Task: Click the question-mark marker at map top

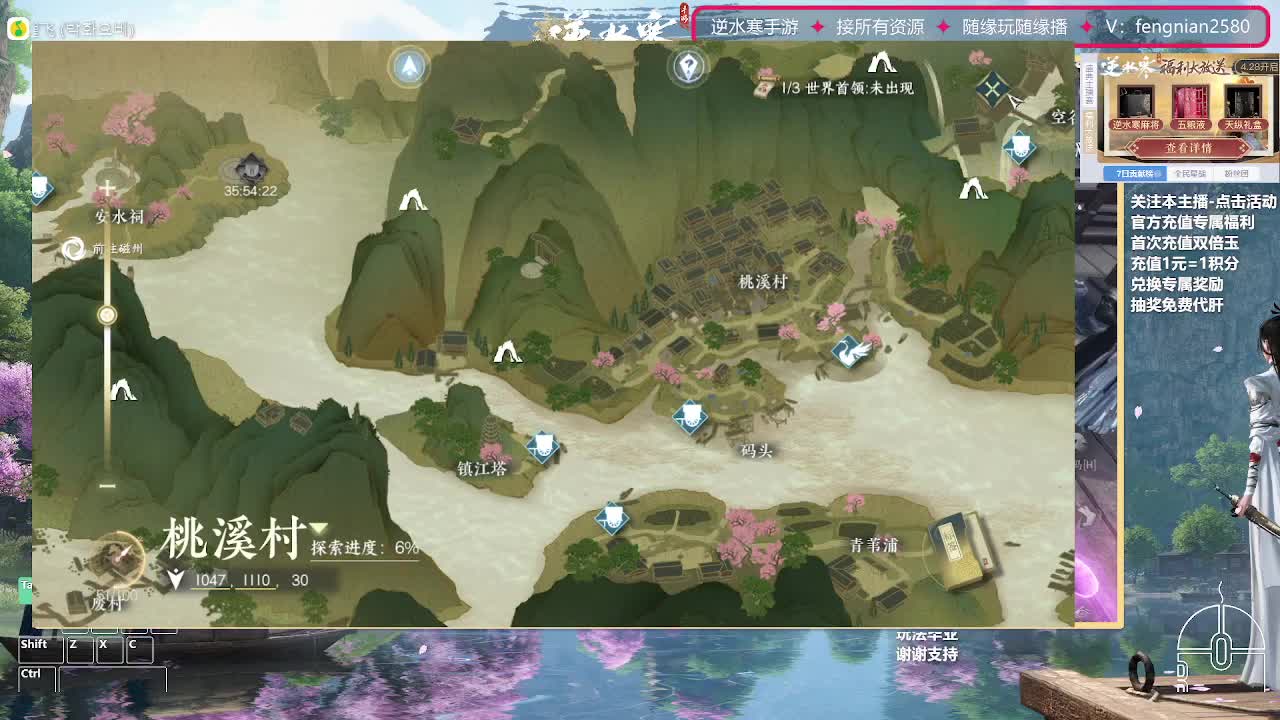Action: pos(690,68)
